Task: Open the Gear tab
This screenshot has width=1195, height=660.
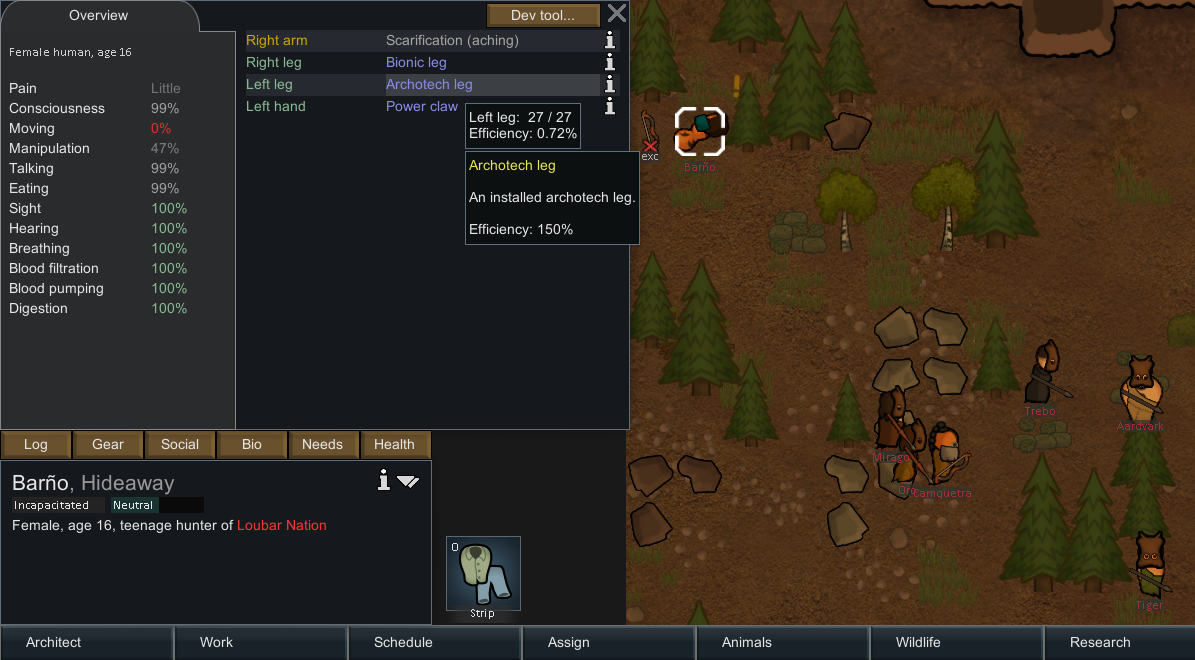Action: click(x=108, y=445)
